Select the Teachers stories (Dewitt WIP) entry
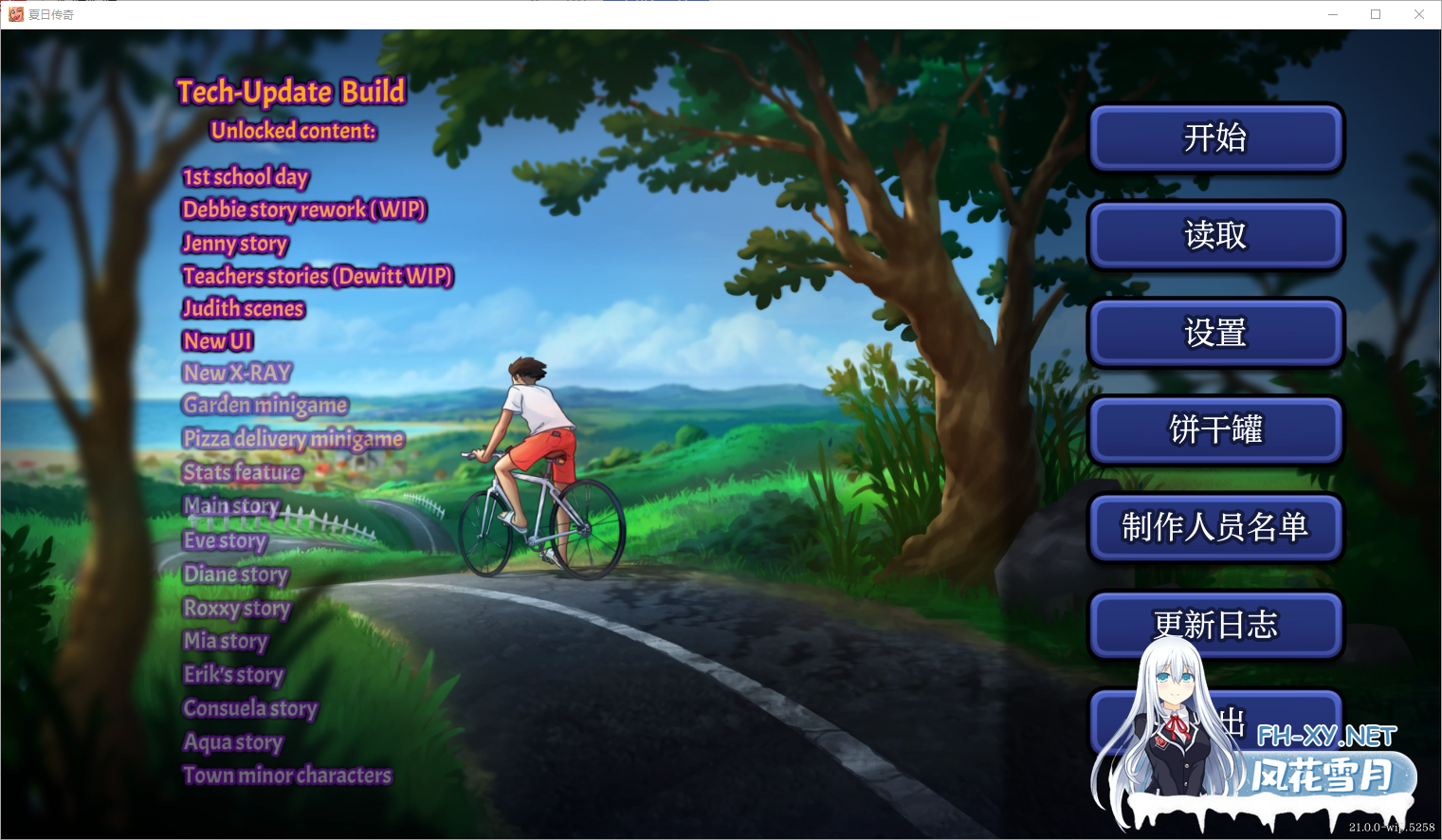This screenshot has height=840, width=1442. 318,276
